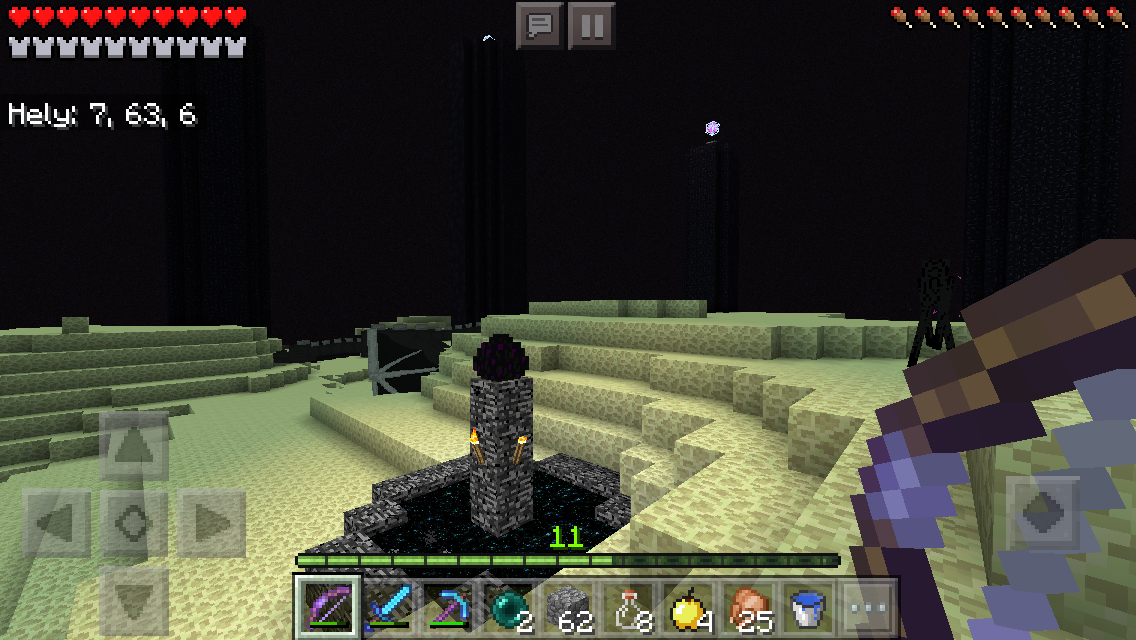Tap the move backward arrow
The image size is (1136, 640).
click(x=135, y=600)
